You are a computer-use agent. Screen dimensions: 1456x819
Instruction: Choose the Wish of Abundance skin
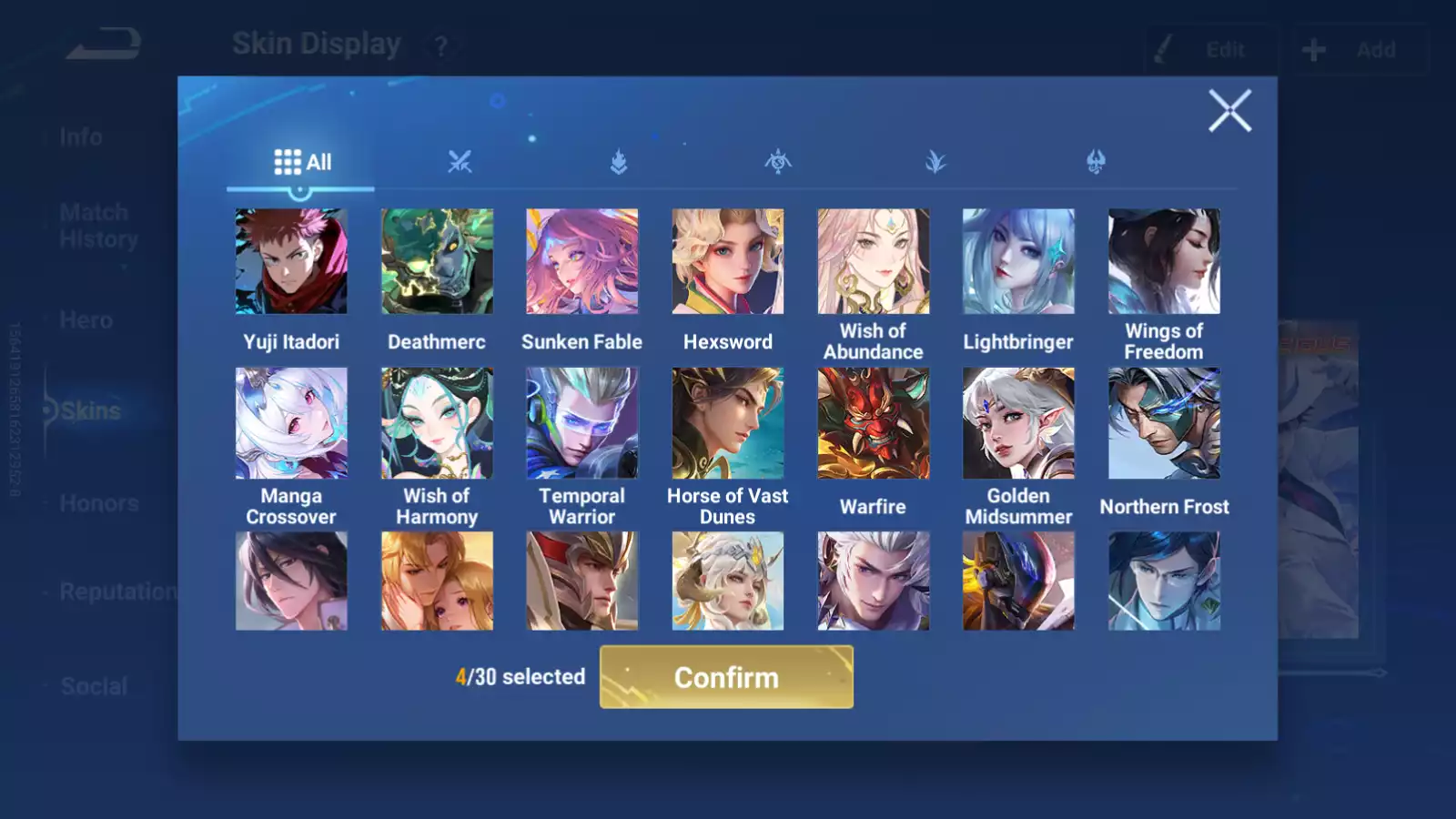873,262
